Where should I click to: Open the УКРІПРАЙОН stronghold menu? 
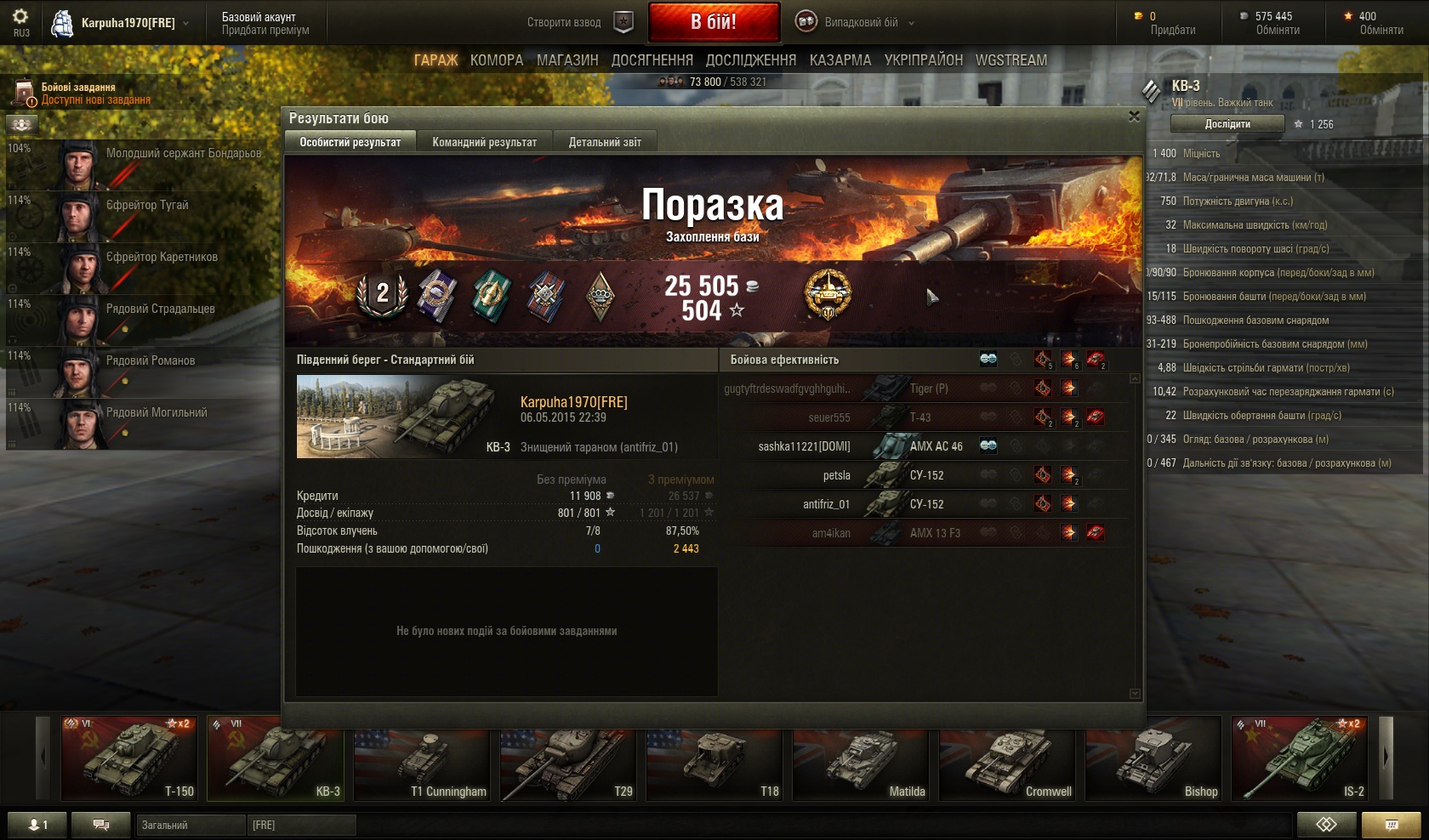click(924, 60)
